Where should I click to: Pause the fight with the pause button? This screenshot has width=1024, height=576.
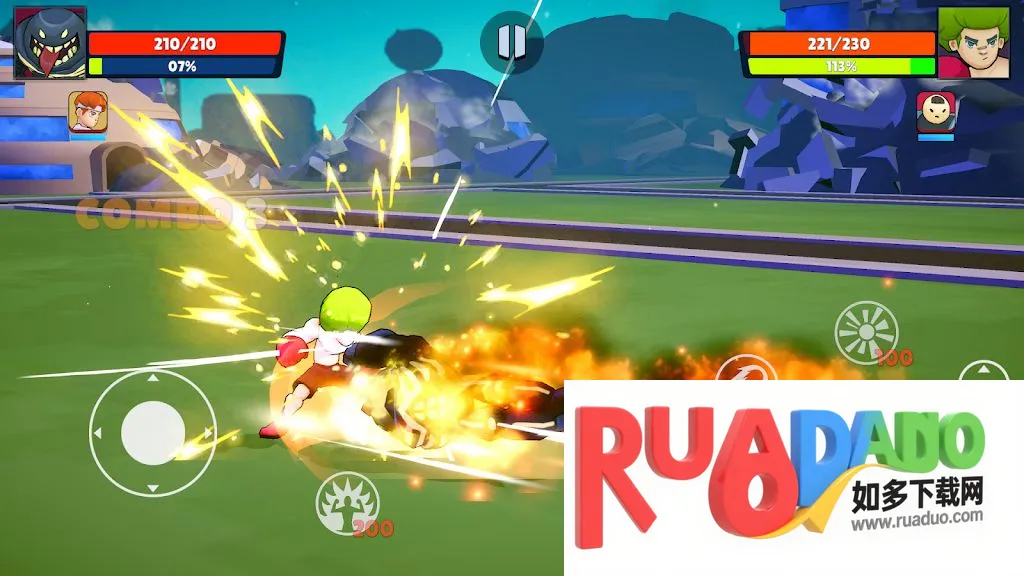[x=511, y=42]
